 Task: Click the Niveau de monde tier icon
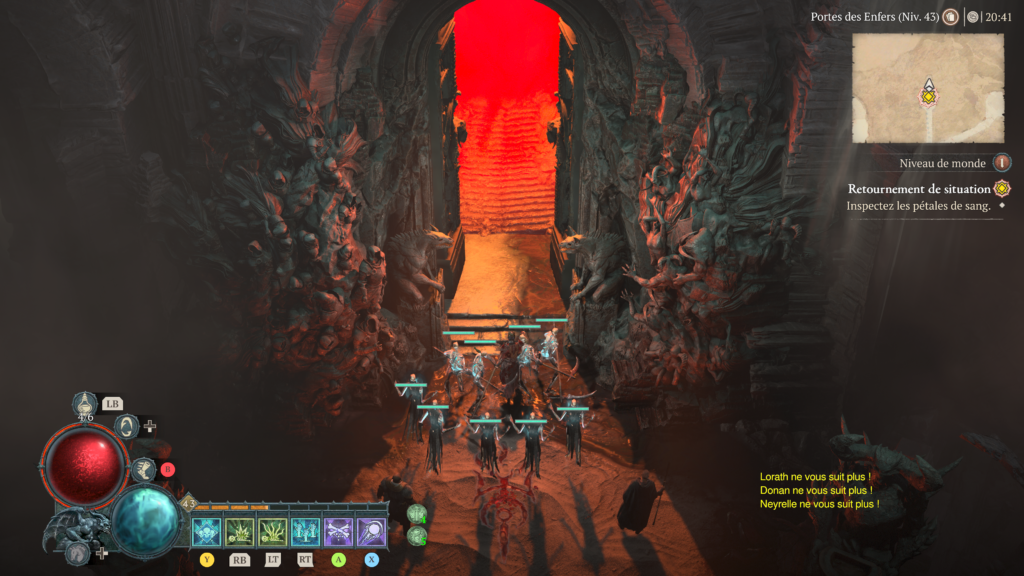click(x=1001, y=163)
